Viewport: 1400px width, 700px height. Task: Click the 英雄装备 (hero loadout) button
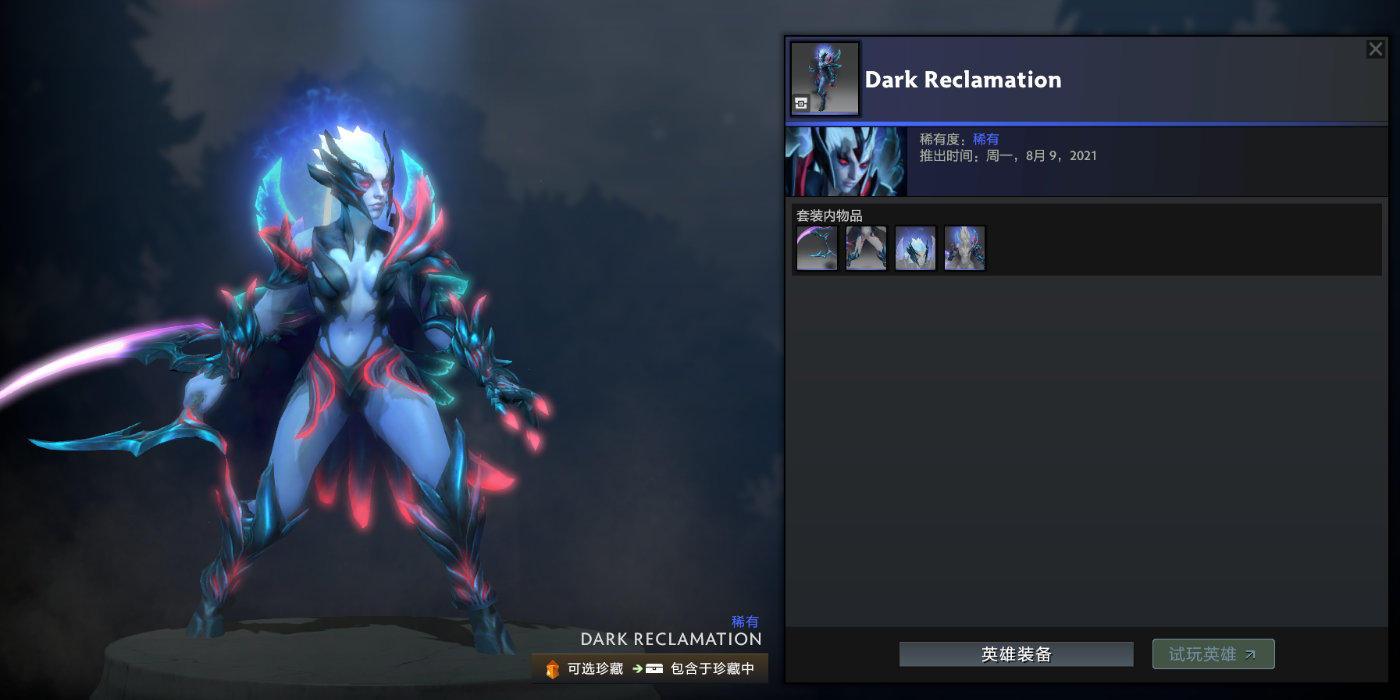[x=1016, y=655]
